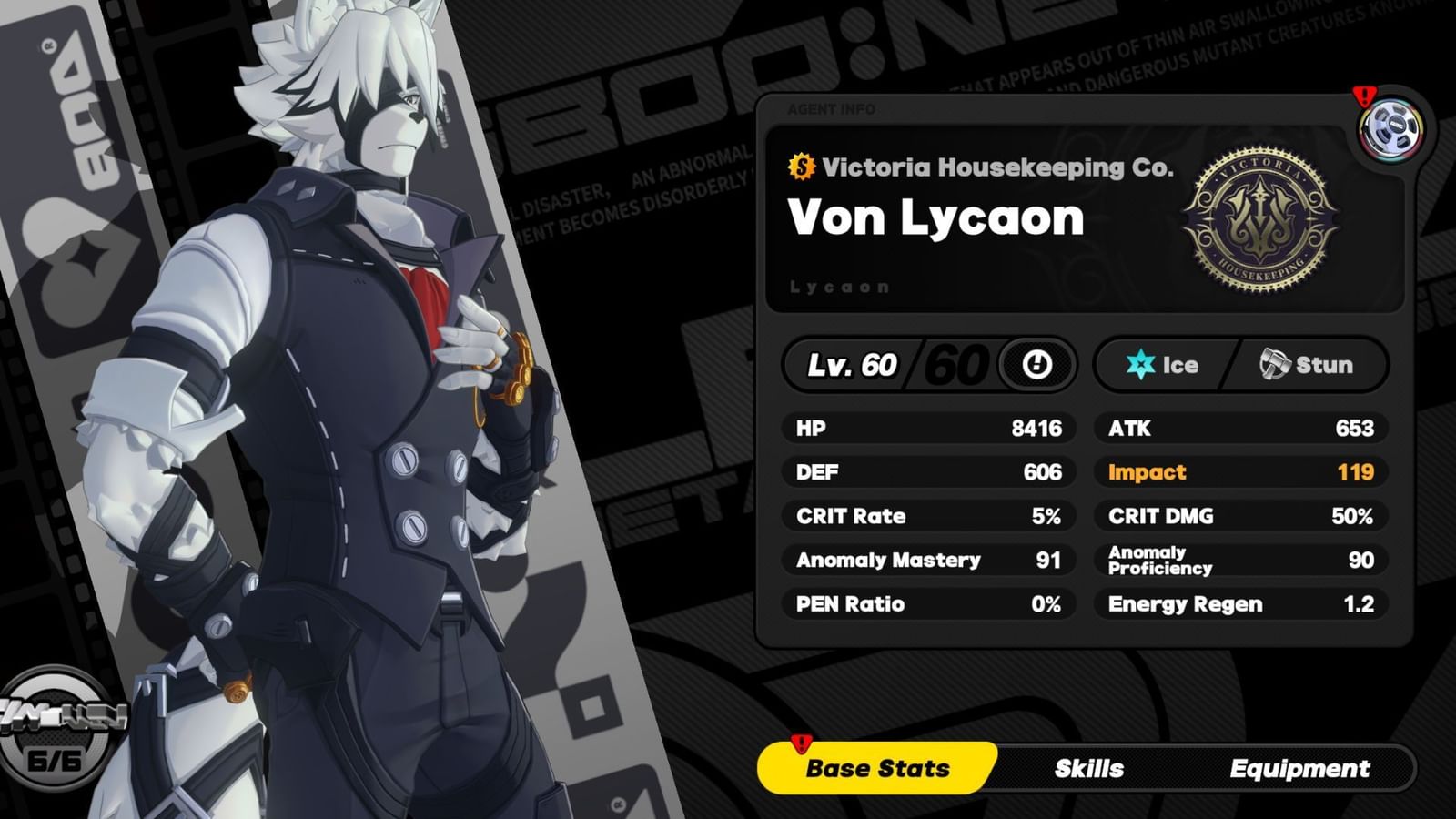Select the Energy Regen stat row
Image resolution: width=1456 pixels, height=819 pixels.
(x=1239, y=604)
